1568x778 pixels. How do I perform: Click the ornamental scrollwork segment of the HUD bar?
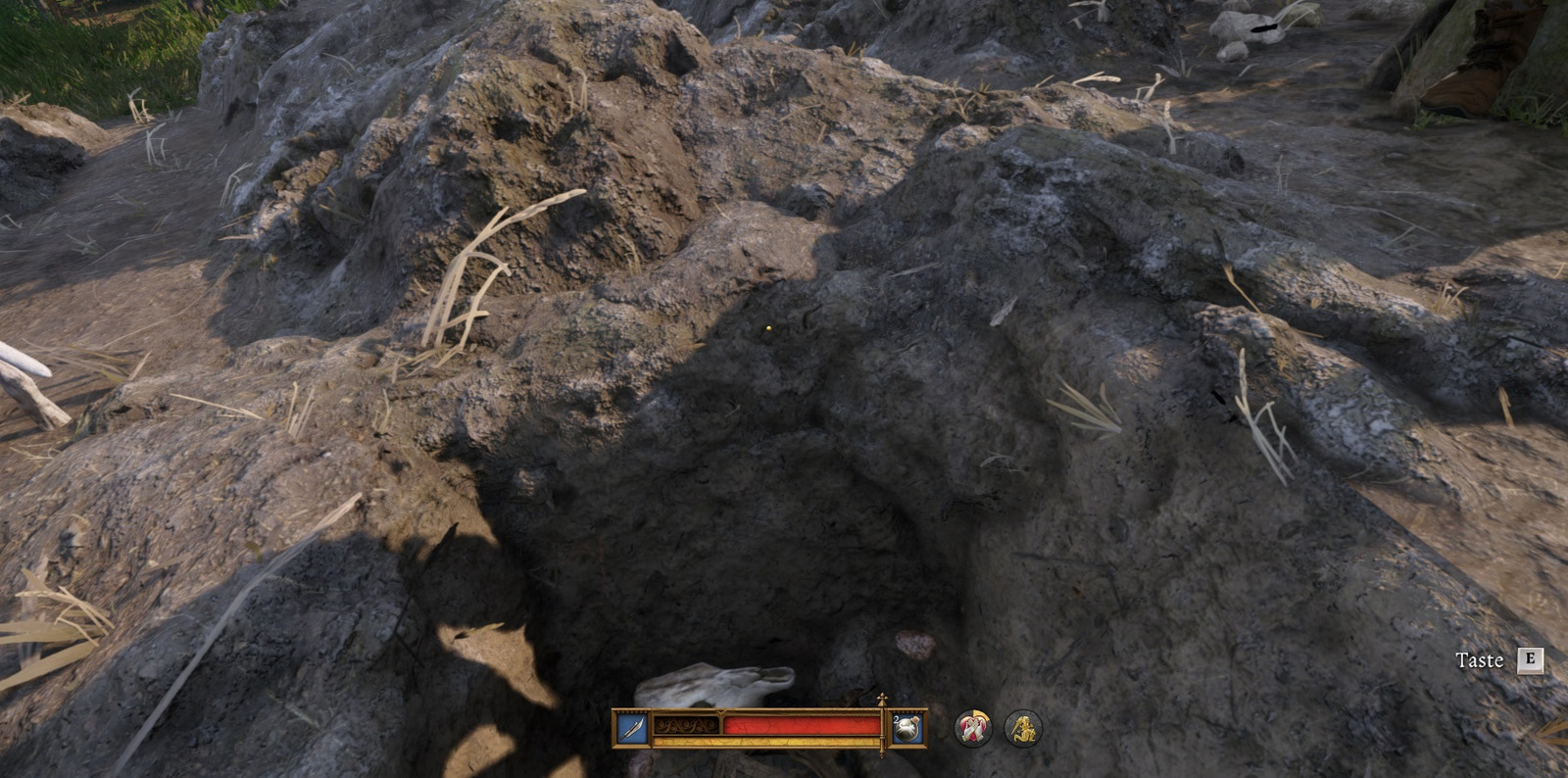pos(686,726)
